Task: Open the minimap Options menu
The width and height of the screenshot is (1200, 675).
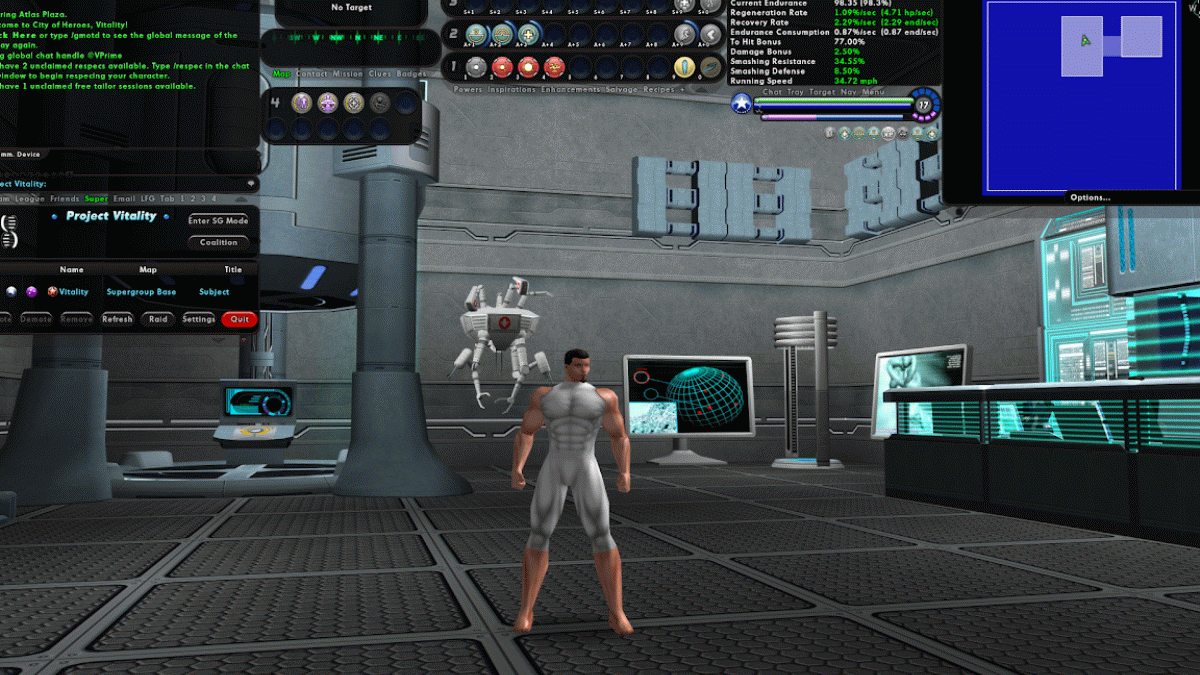Action: click(x=1090, y=197)
